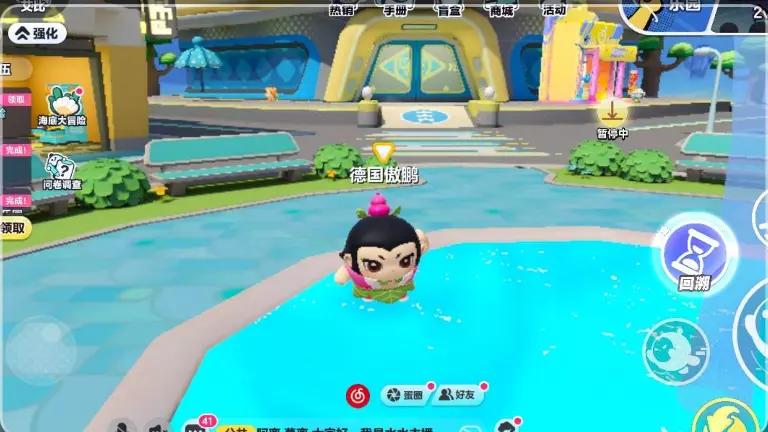Open the 活动 events menu

coord(554,9)
